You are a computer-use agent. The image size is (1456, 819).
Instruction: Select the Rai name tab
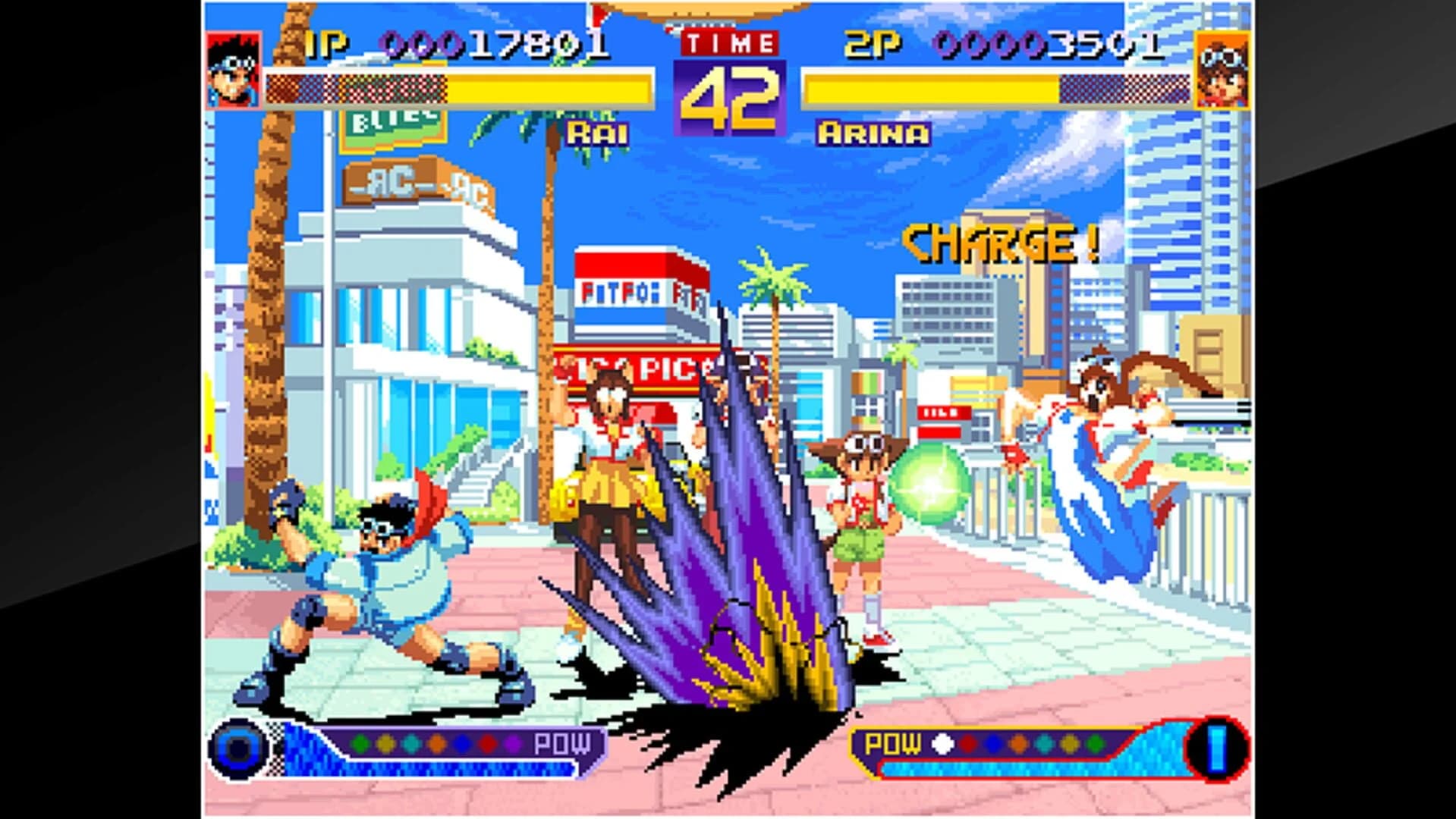tap(598, 134)
